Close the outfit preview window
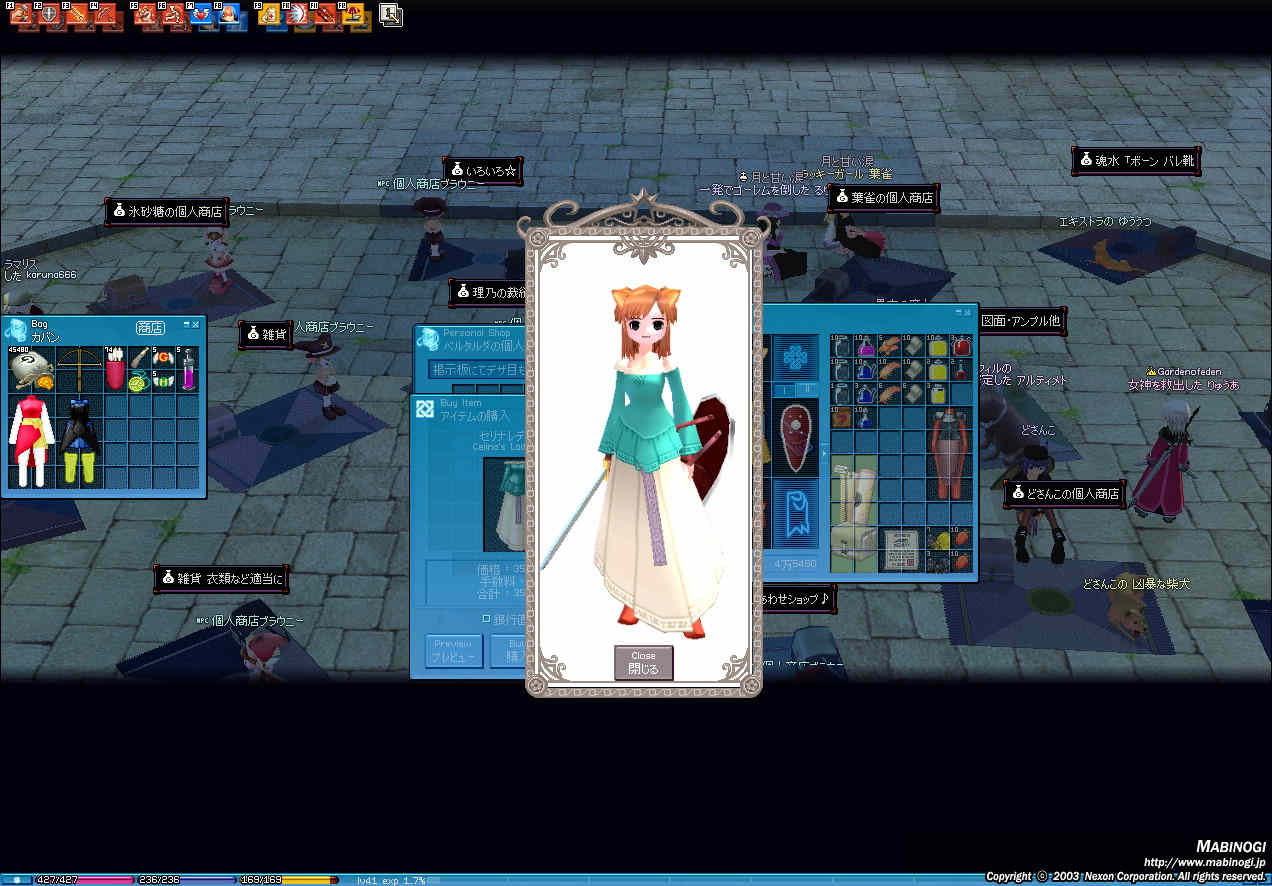 (643, 662)
